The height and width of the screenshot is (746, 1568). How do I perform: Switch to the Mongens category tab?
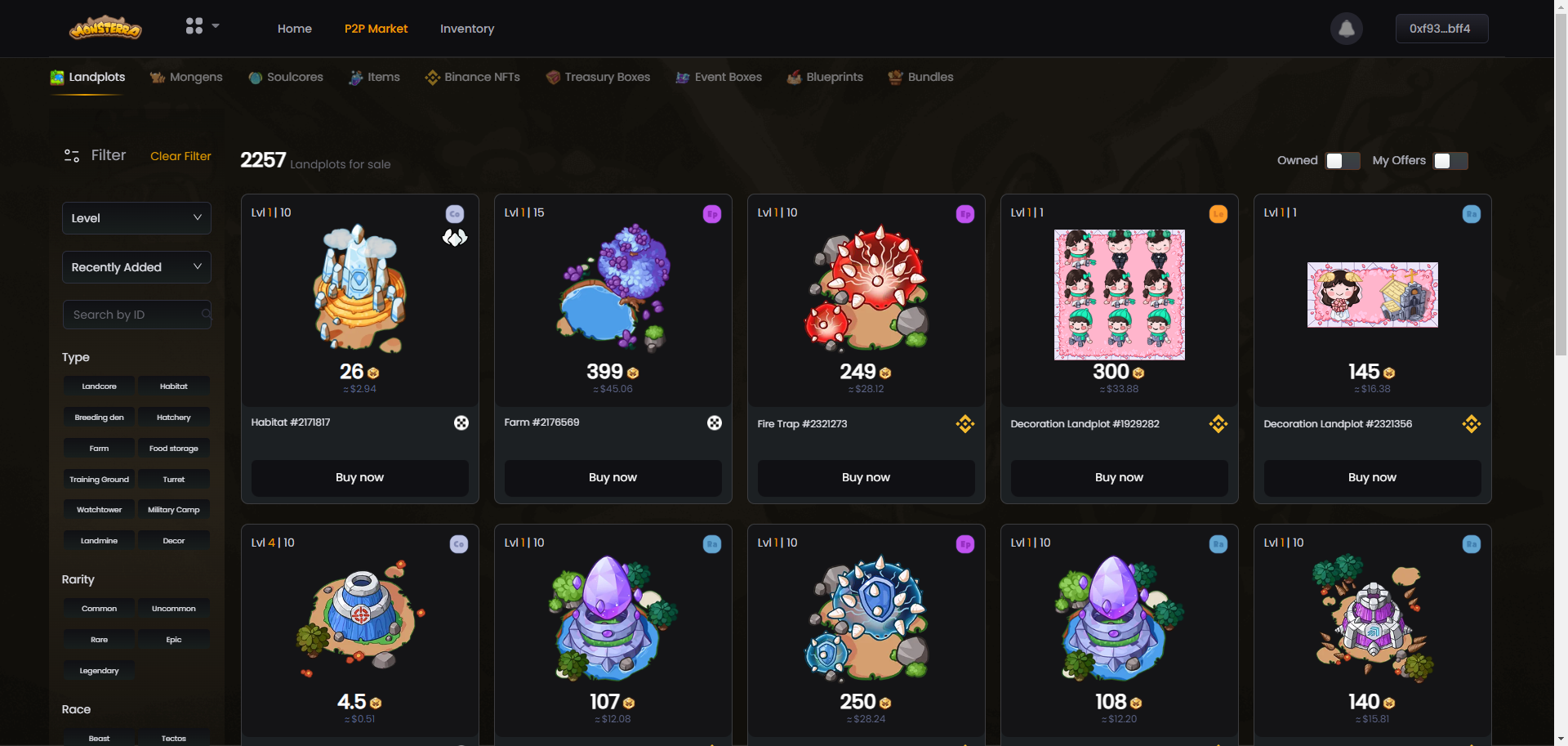tap(187, 77)
